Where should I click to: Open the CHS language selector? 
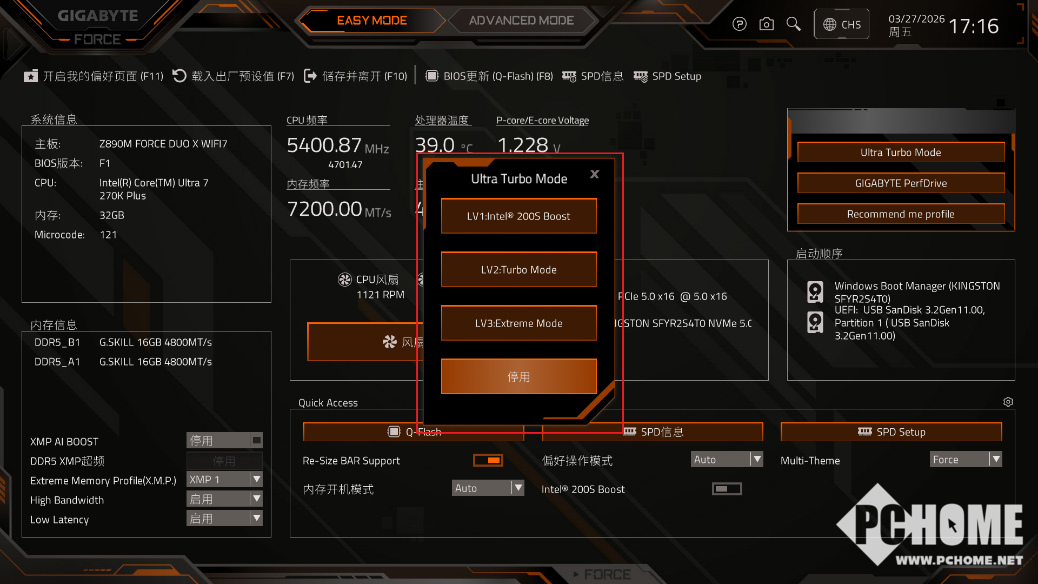[x=840, y=24]
